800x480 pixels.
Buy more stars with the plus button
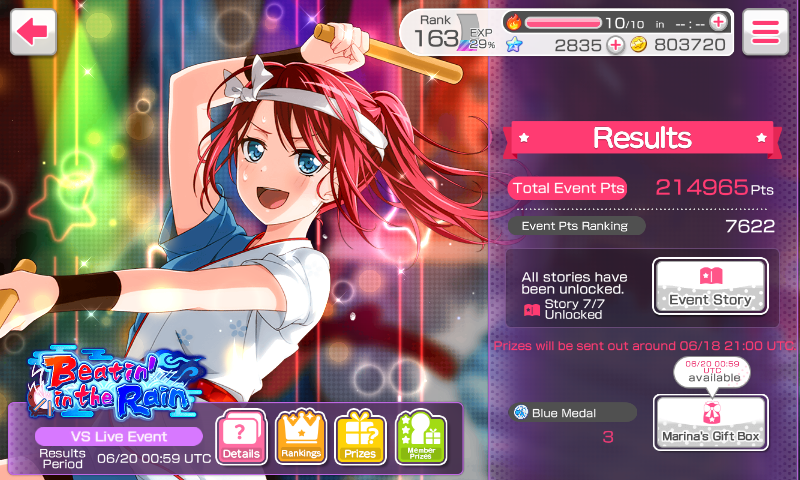616,45
